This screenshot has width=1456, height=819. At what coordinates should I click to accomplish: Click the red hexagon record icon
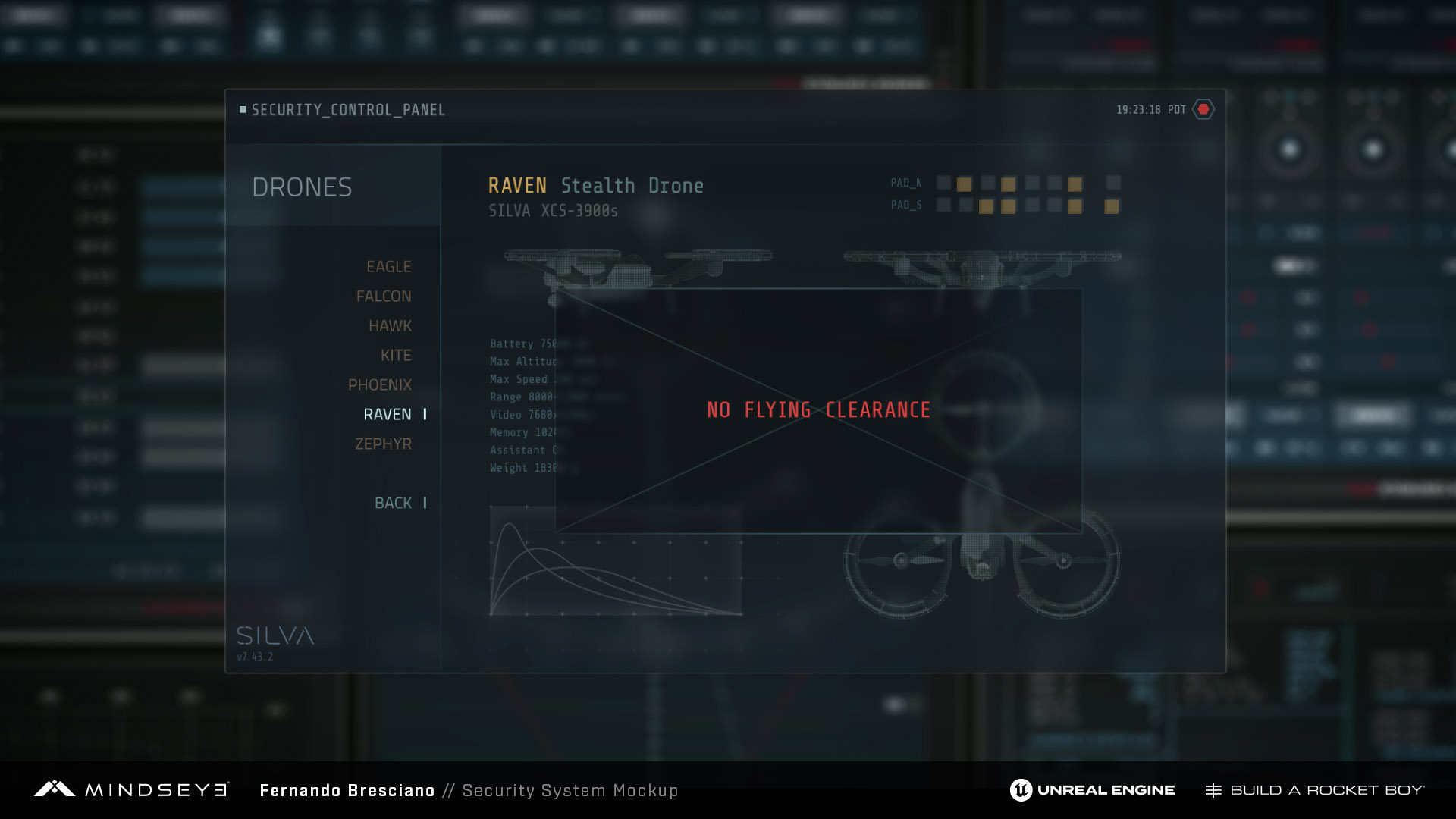pyautogui.click(x=1203, y=110)
